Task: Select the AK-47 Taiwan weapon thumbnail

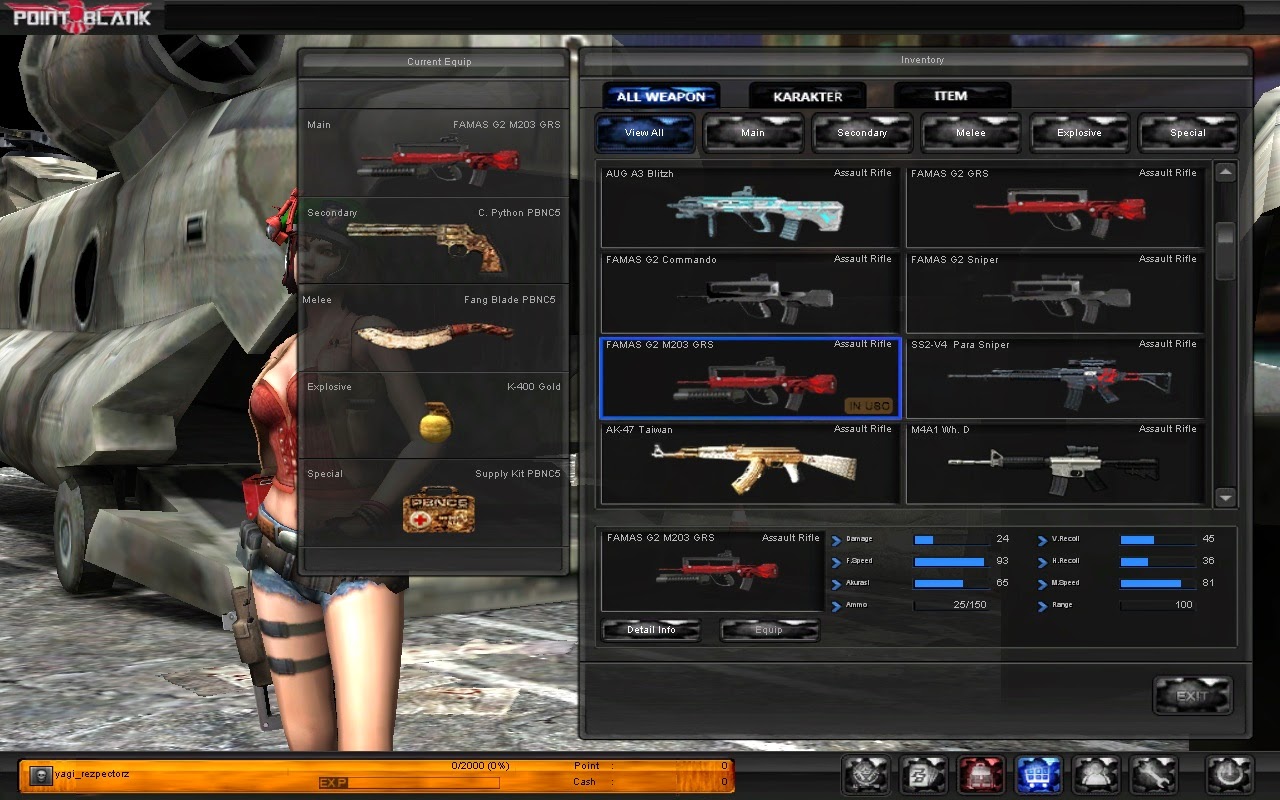Action: point(748,463)
